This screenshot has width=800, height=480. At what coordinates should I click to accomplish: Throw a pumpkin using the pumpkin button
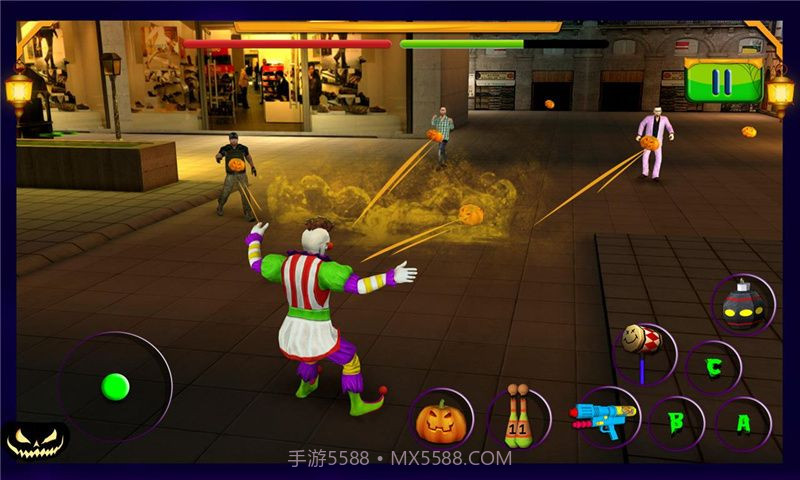(440, 420)
